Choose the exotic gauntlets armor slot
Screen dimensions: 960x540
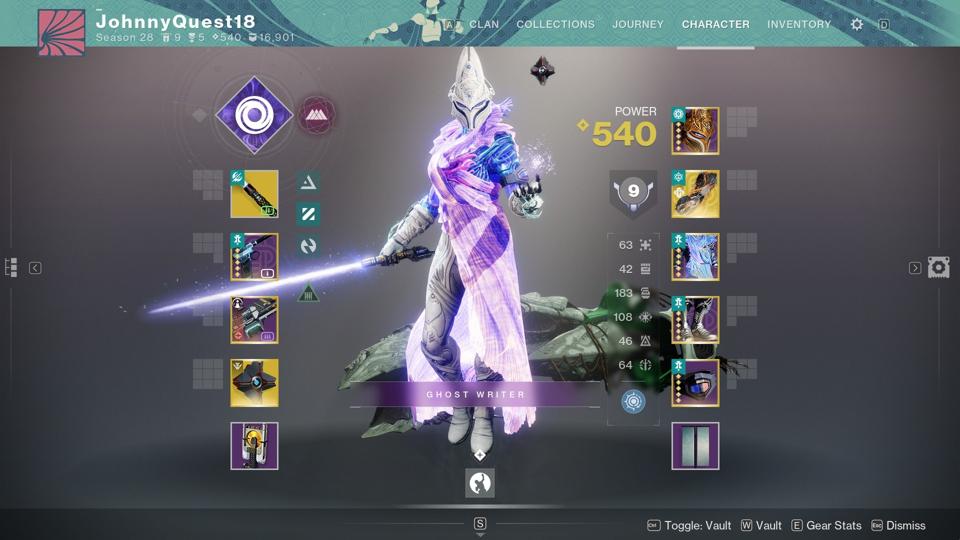pos(695,194)
